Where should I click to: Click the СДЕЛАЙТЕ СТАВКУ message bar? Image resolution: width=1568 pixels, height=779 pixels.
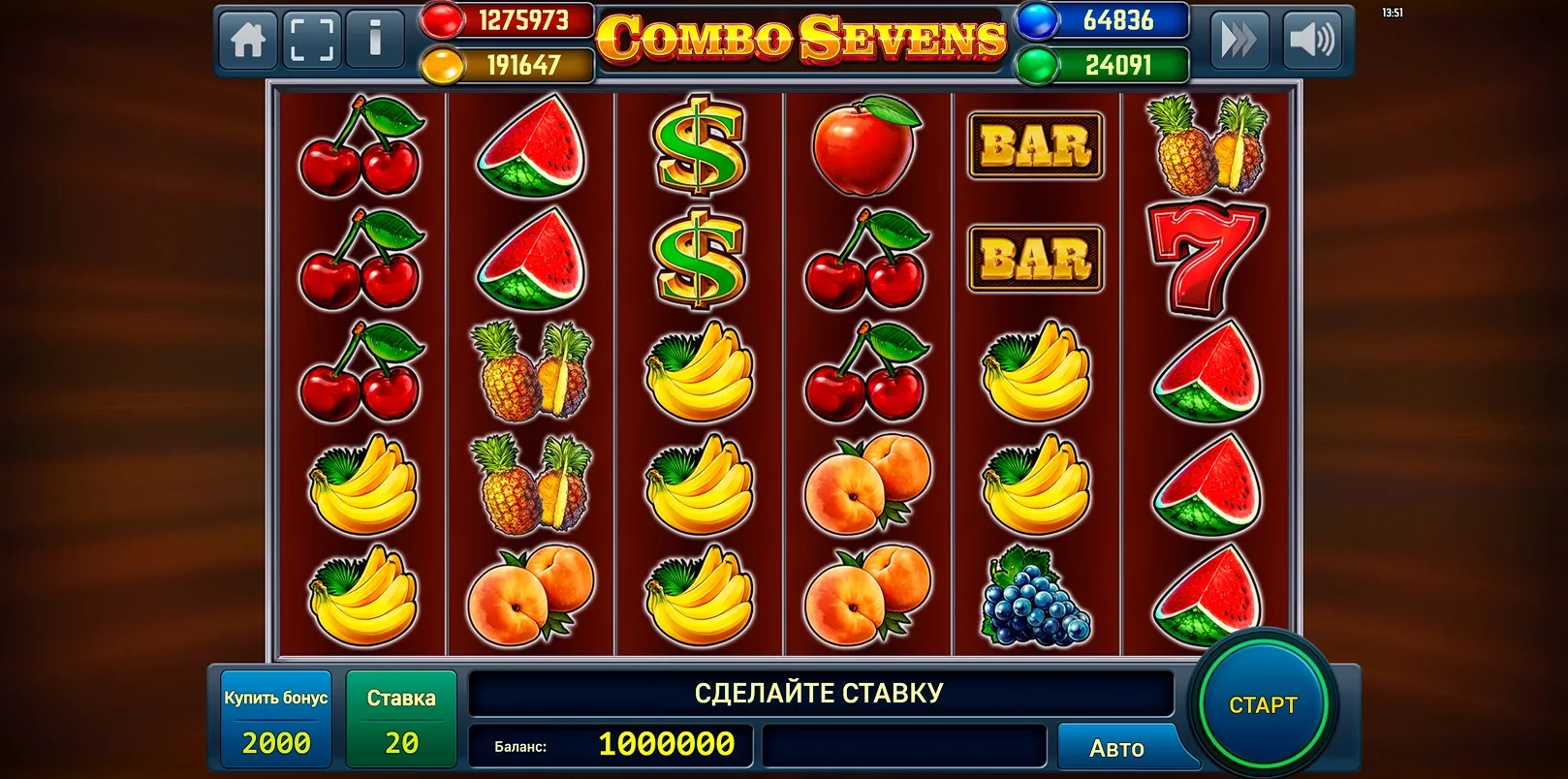click(820, 692)
